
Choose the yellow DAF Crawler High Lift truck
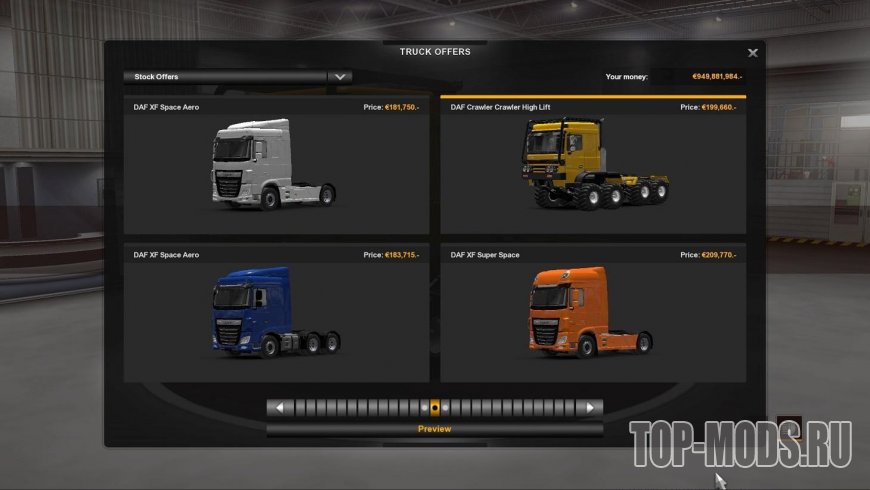pyautogui.click(x=593, y=168)
